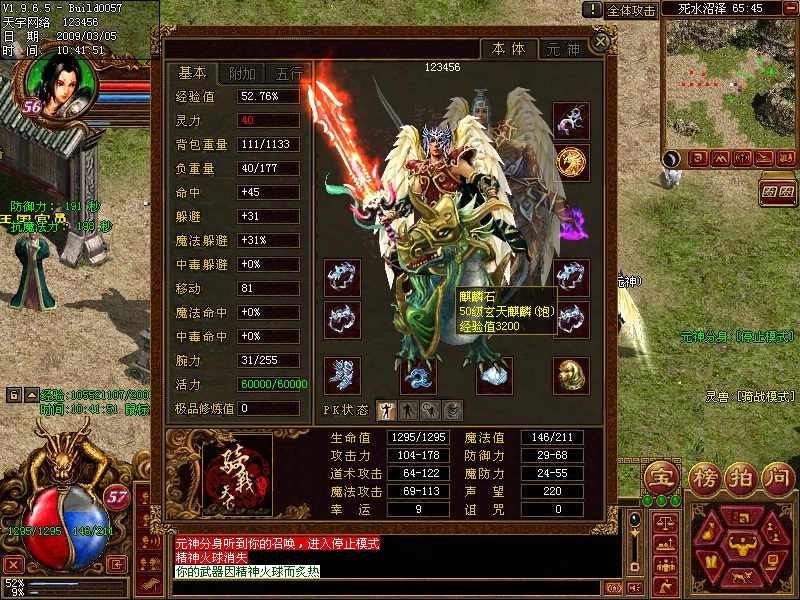Open the 问 help button
Image resolution: width=800 pixels, height=600 pixels.
click(775, 476)
